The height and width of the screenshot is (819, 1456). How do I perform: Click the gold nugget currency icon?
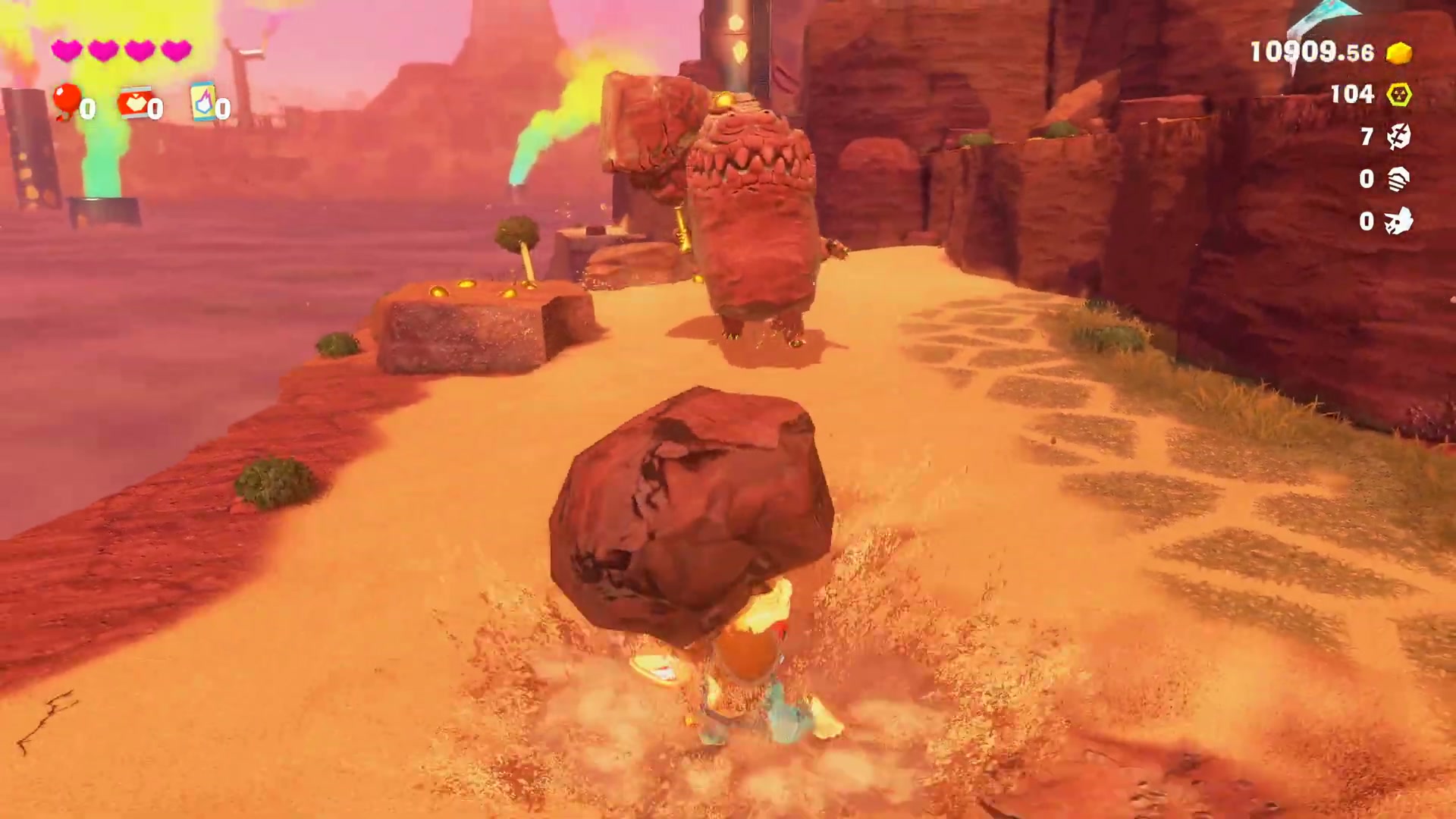[x=1399, y=53]
